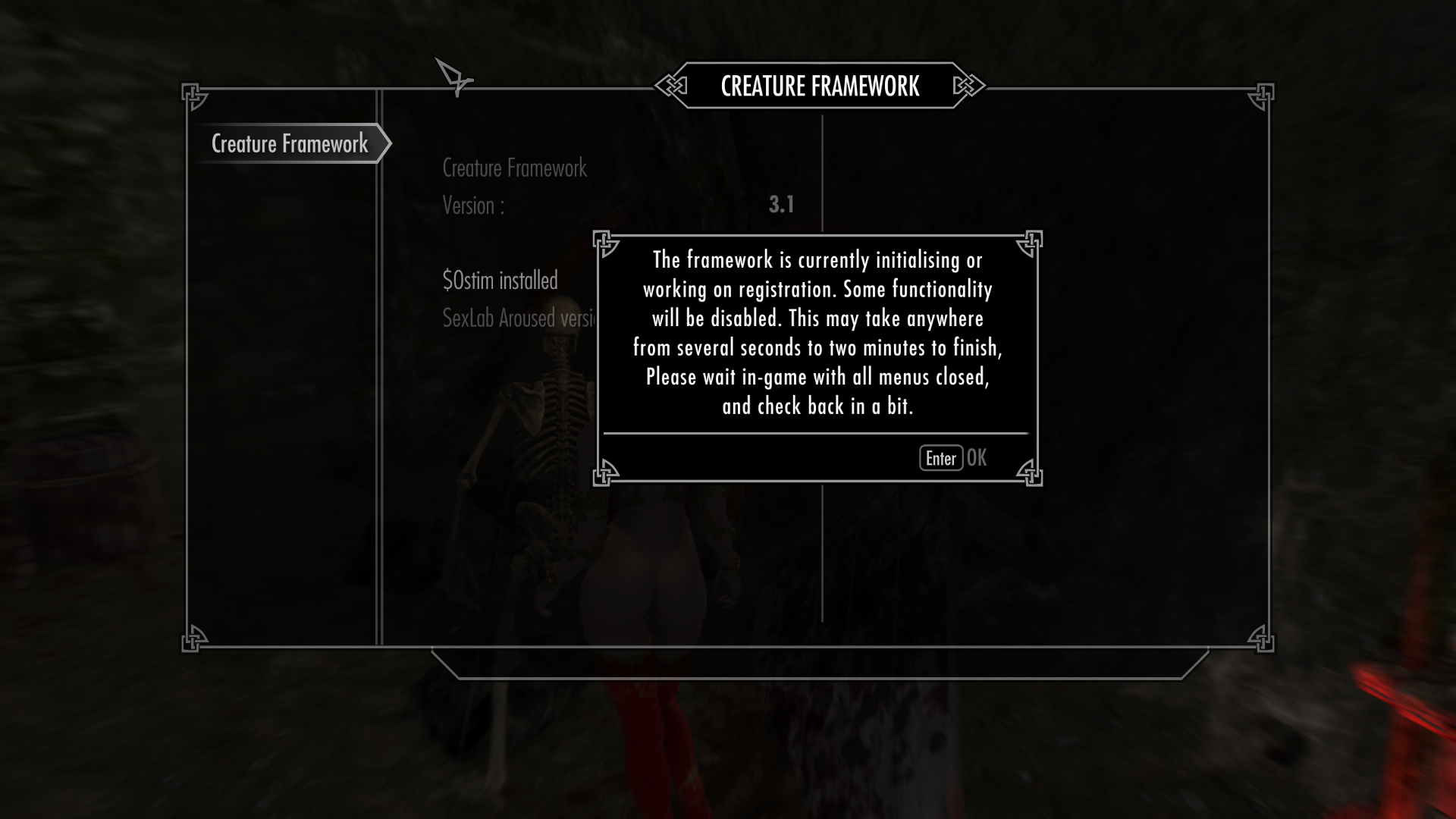The width and height of the screenshot is (1456, 819).
Task: Click the vertical divider in the middle of the menu
Action: (823, 569)
